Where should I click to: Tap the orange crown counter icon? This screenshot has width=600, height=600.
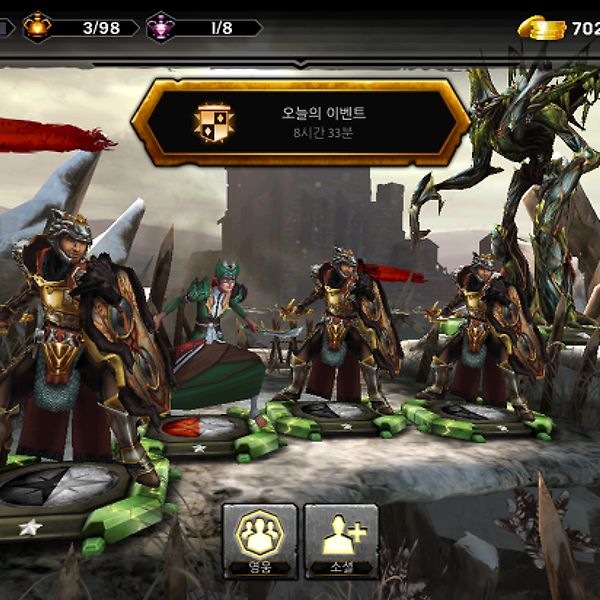(x=38, y=27)
